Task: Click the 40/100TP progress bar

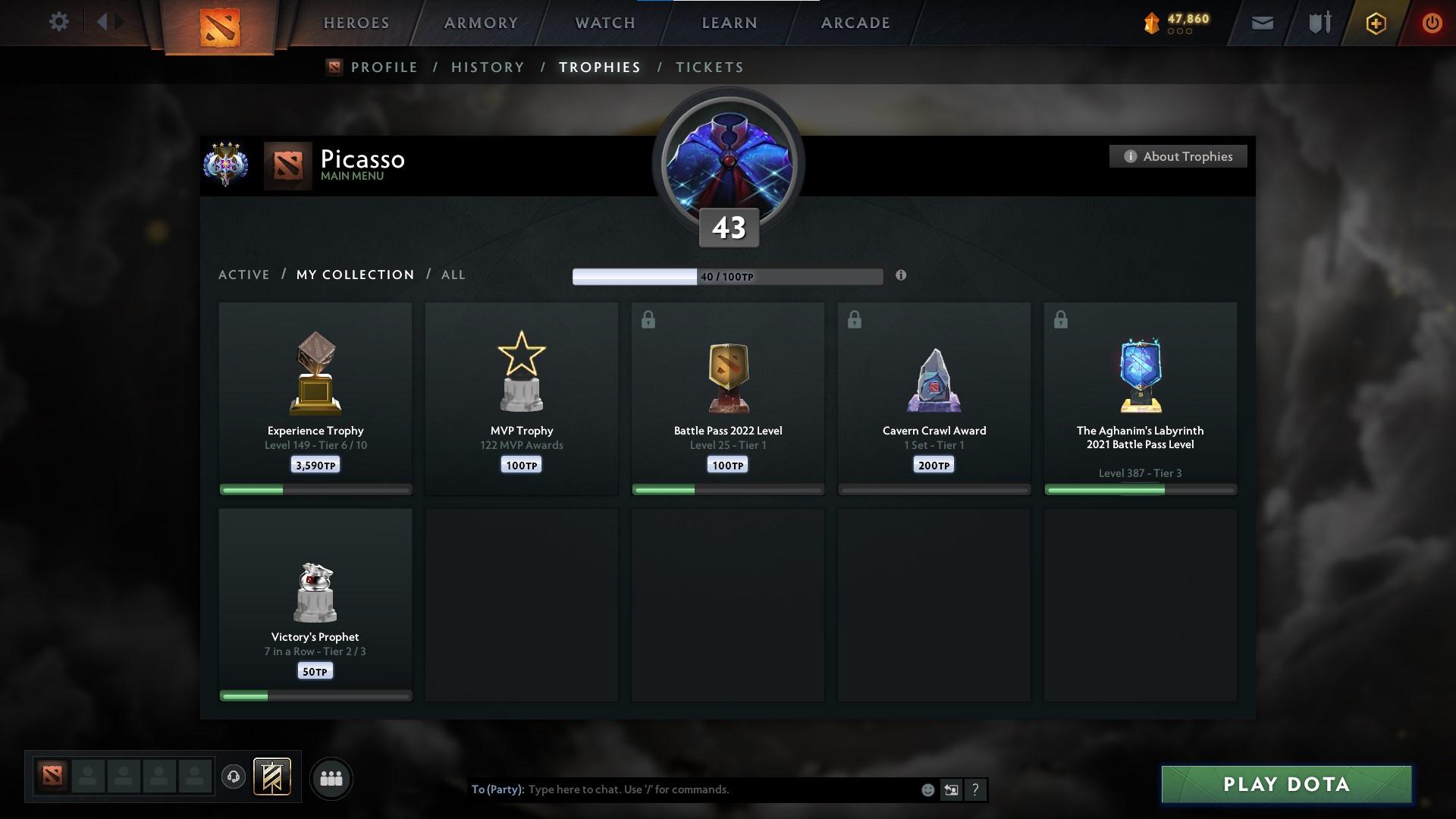Action: pos(728,276)
